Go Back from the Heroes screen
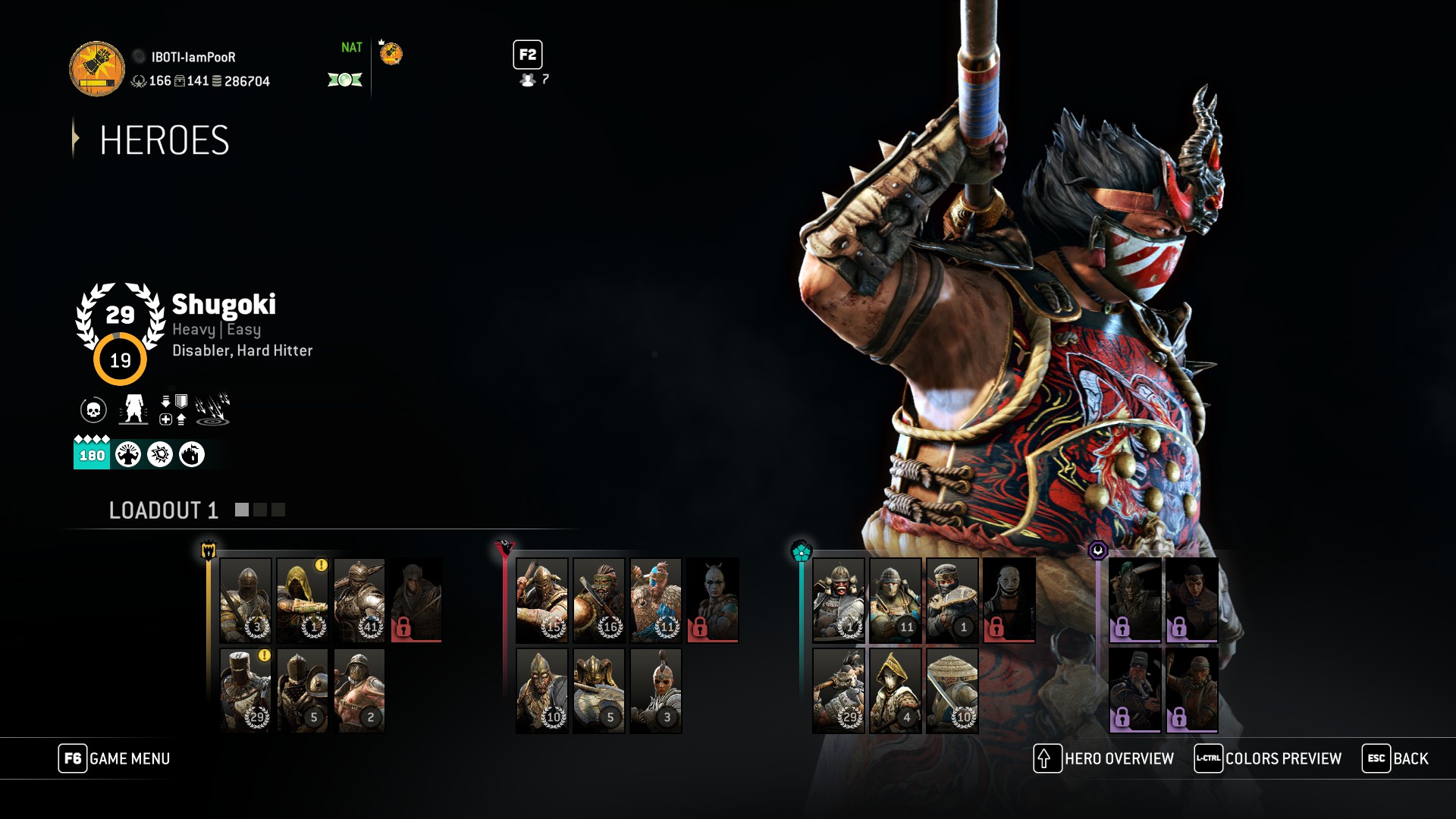Image resolution: width=1456 pixels, height=819 pixels. pos(1395,758)
